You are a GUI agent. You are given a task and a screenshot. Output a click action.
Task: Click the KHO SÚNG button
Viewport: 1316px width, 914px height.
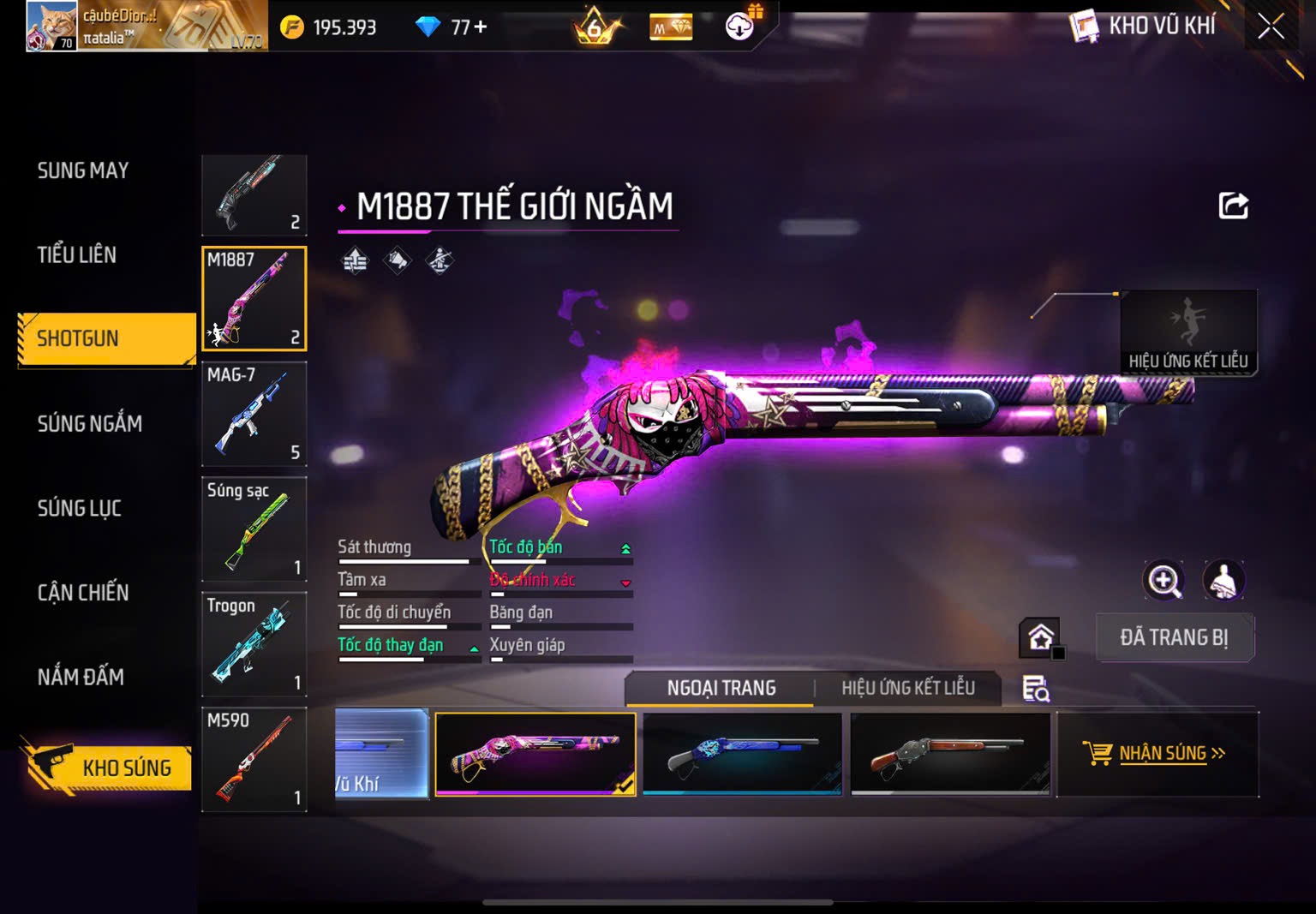coord(109,767)
